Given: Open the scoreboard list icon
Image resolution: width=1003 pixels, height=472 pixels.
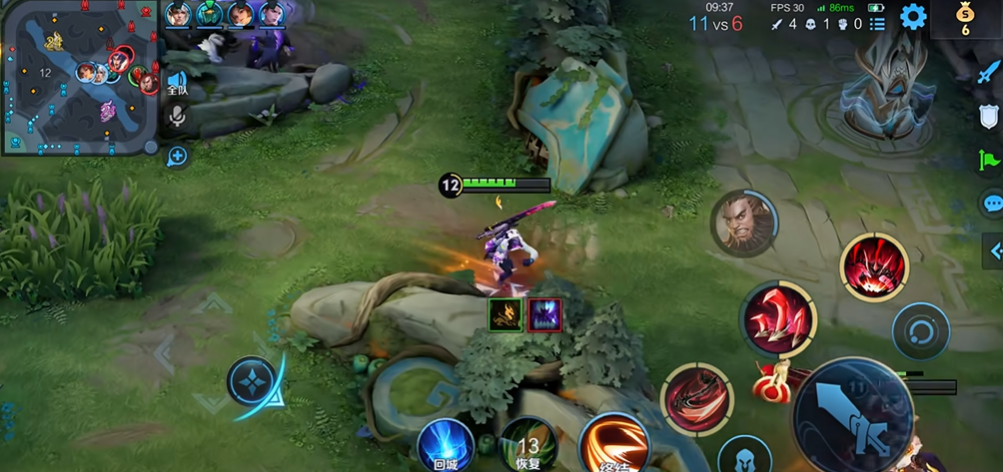Looking at the screenshot, I should point(877,24).
